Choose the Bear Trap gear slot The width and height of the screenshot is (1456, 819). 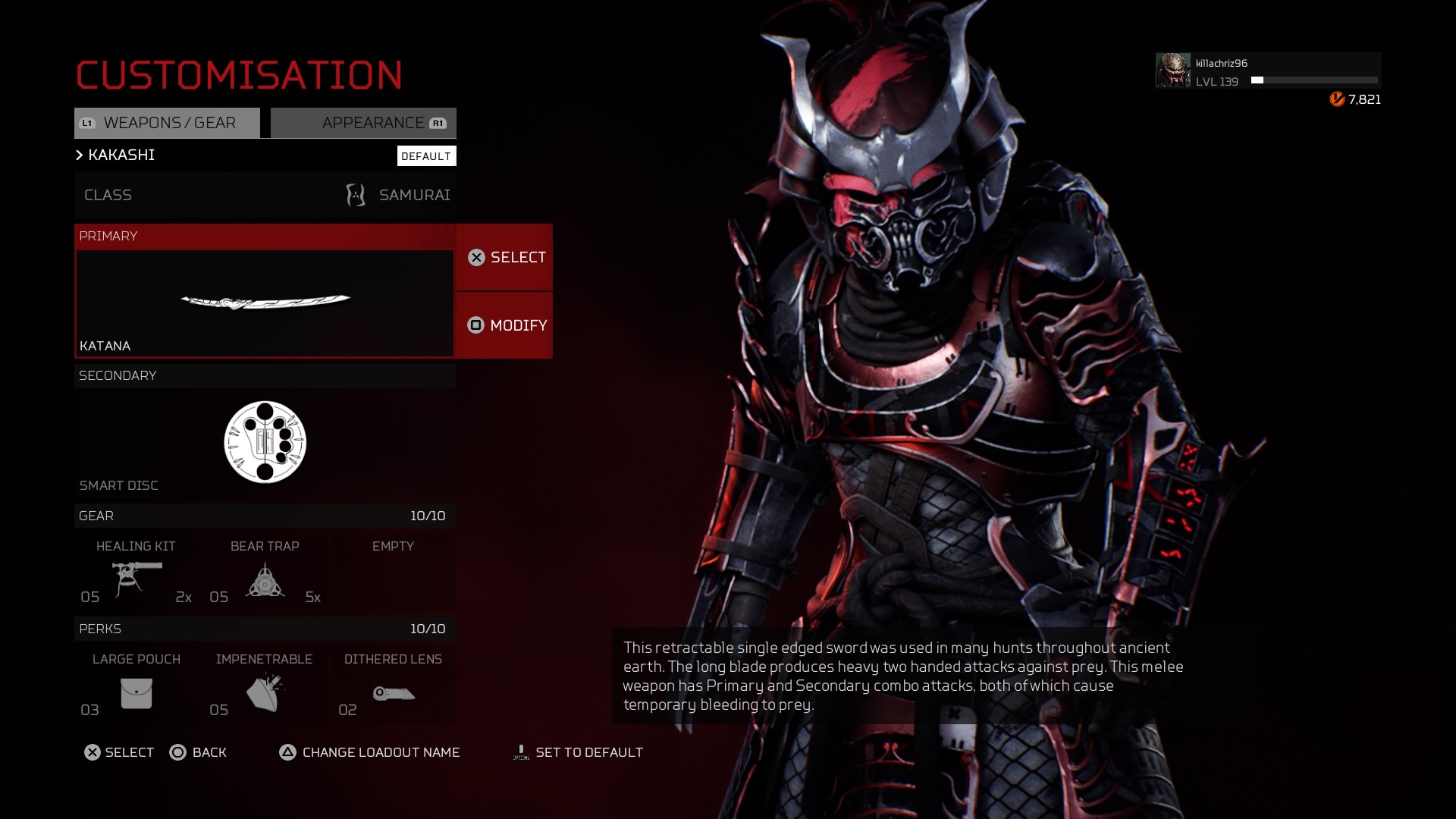click(x=265, y=574)
